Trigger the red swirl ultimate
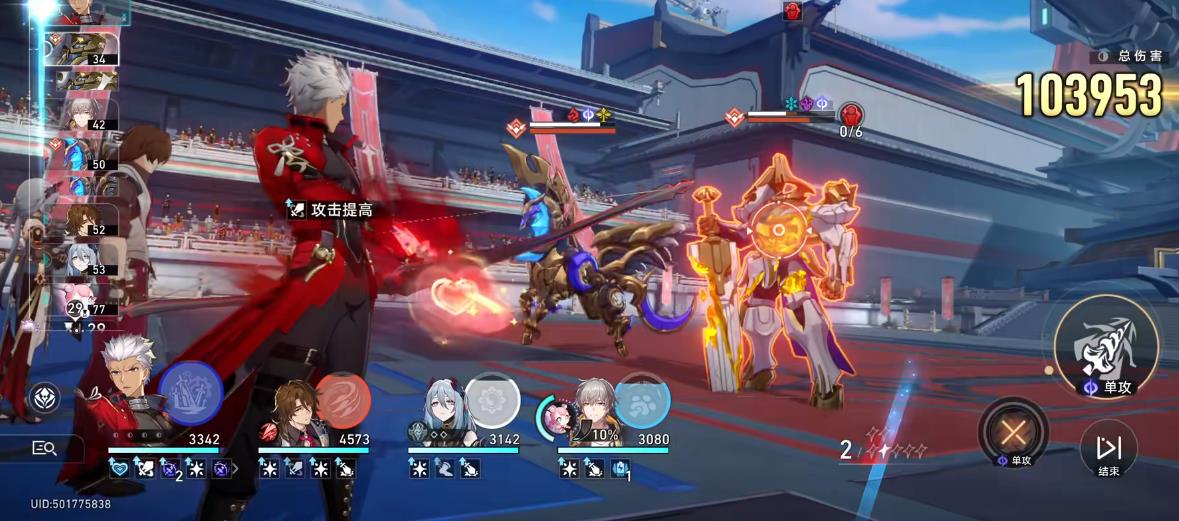The height and width of the screenshot is (521, 1179). coord(343,400)
